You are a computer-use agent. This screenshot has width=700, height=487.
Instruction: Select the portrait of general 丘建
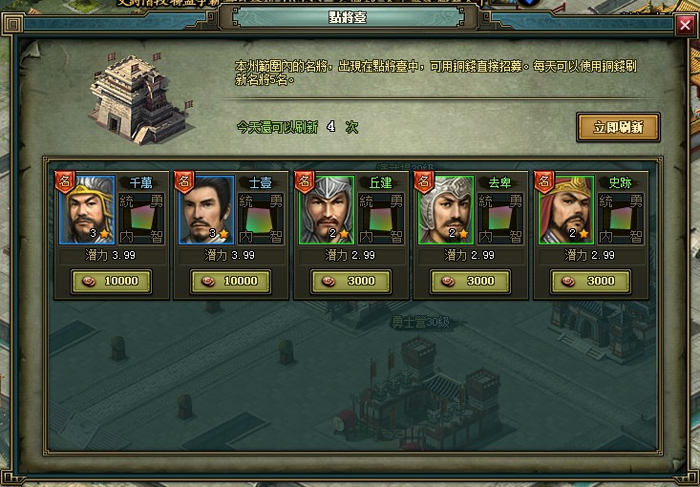tap(327, 210)
